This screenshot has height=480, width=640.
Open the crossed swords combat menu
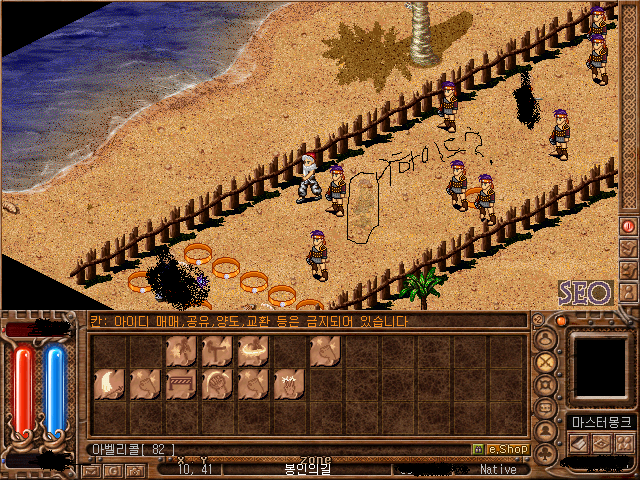(x=546, y=361)
